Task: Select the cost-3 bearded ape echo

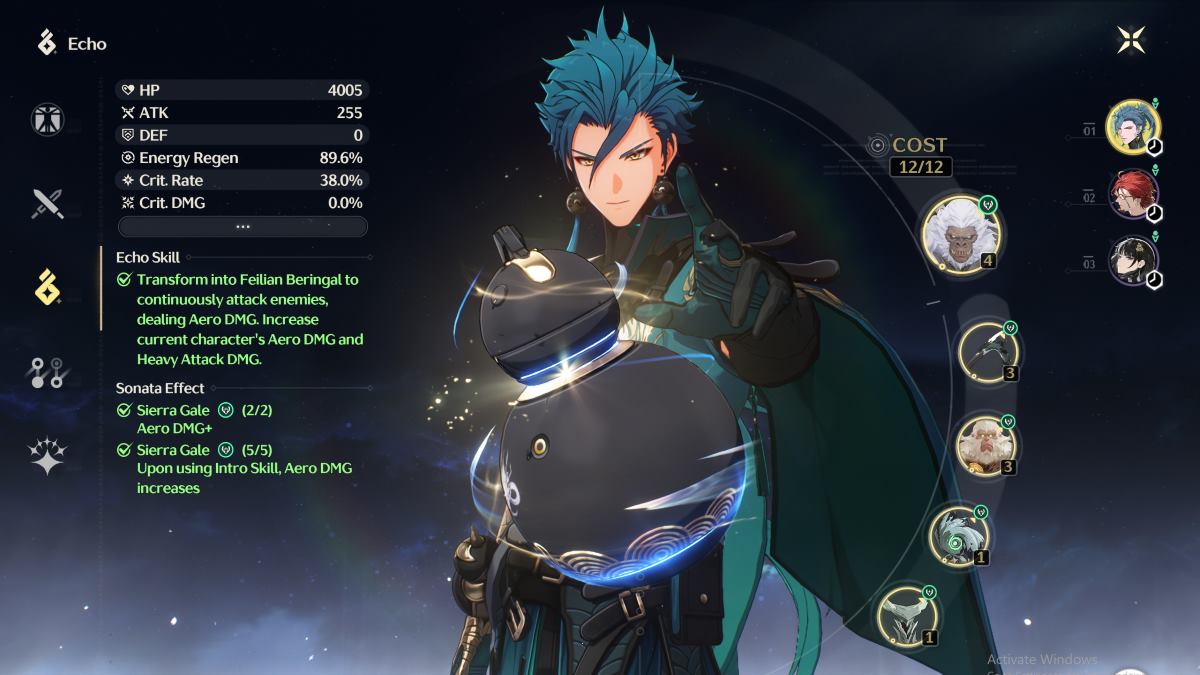Action: [986, 445]
